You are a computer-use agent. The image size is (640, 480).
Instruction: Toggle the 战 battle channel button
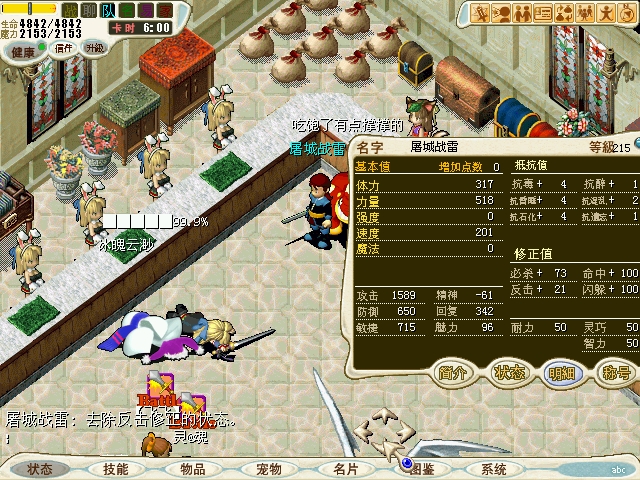pos(70,9)
